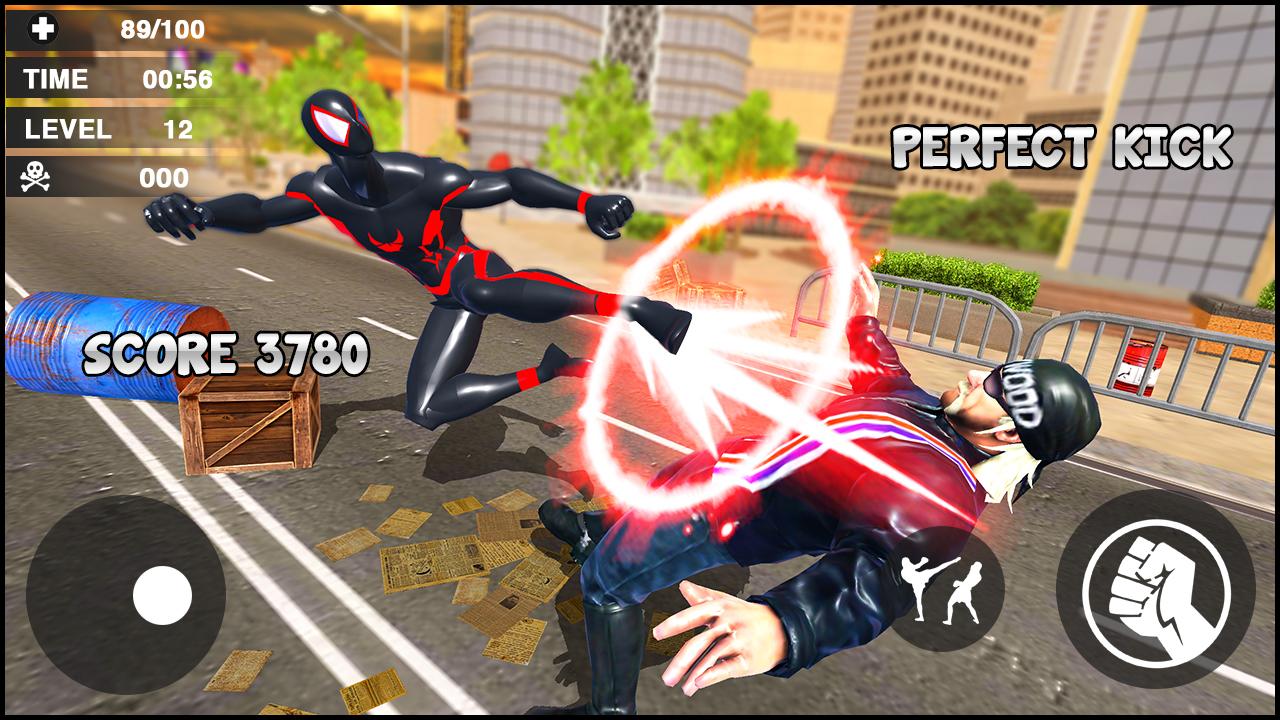Click the white virtual joystick knob
This screenshot has width=1280, height=720.
click(162, 595)
